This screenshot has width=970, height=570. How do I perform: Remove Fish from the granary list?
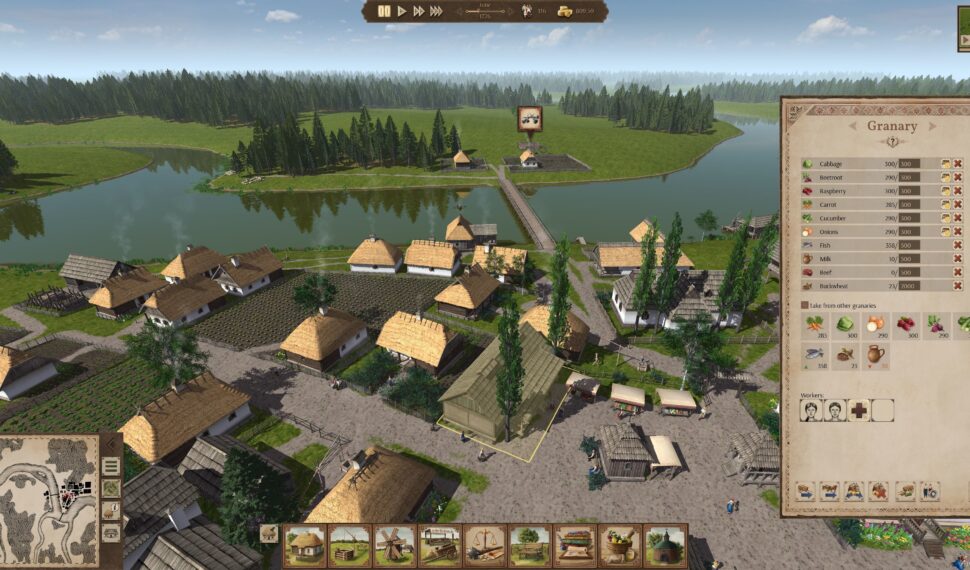pyautogui.click(x=957, y=244)
